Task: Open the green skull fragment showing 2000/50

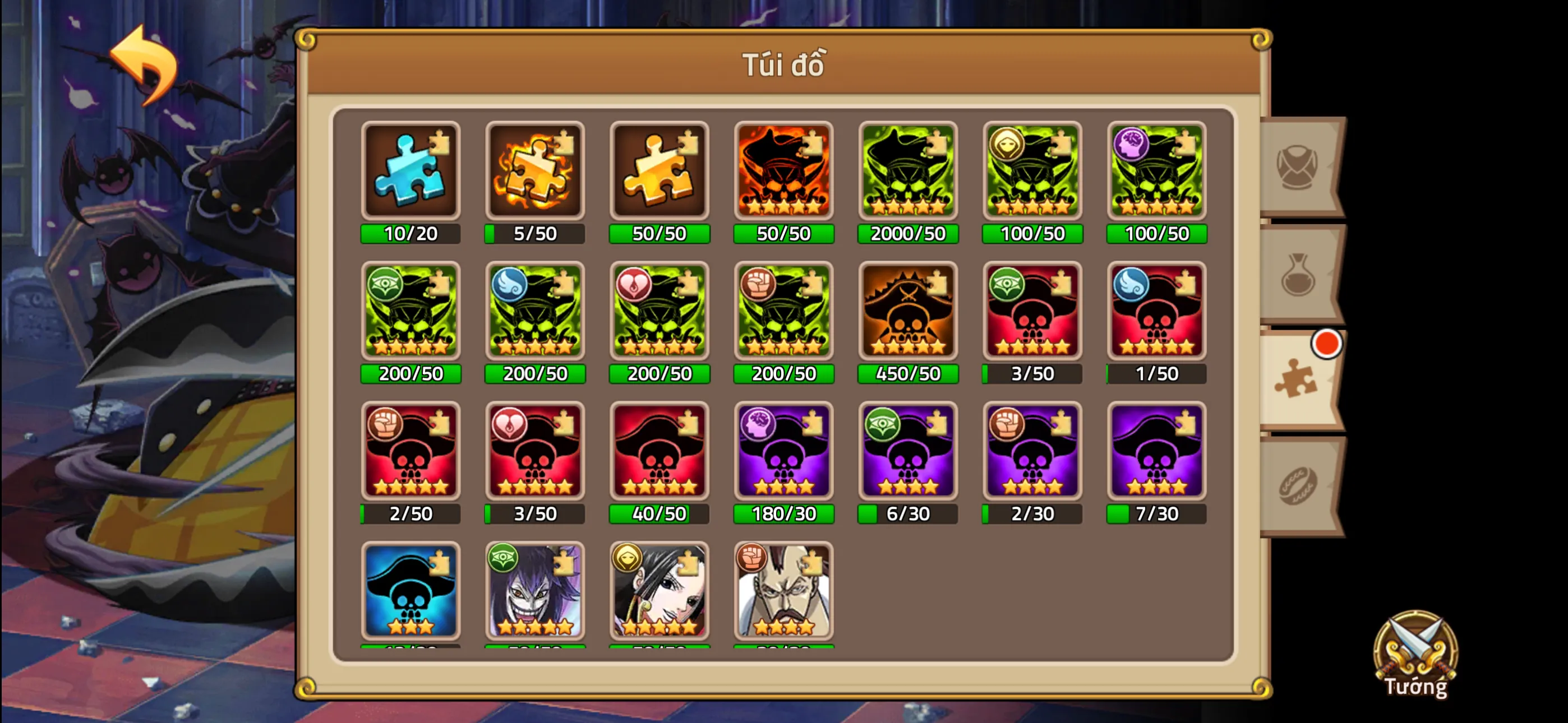Action: (x=907, y=172)
